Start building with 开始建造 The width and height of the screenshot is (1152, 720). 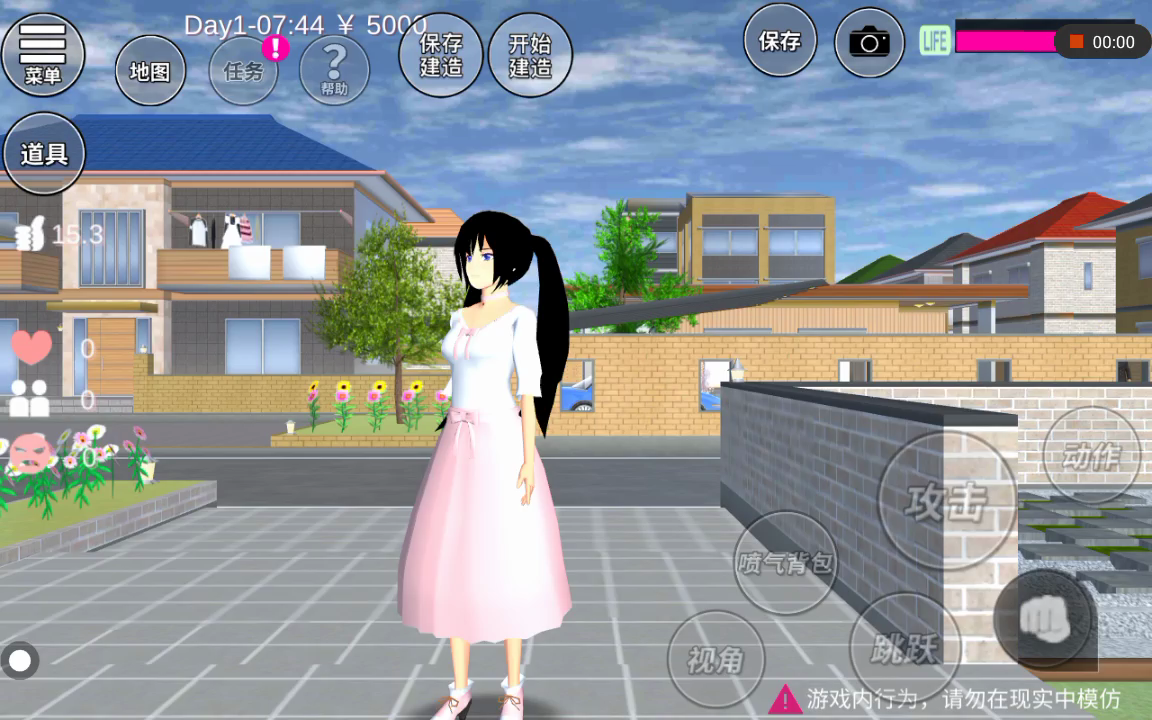pos(530,55)
